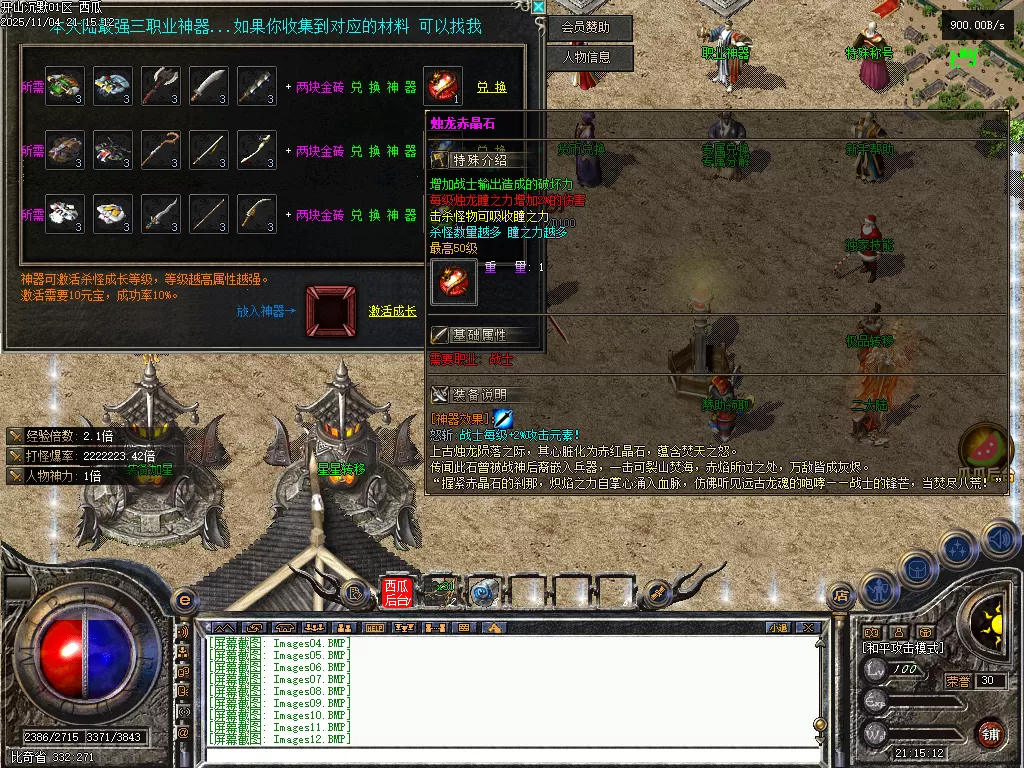Click the 兑换 link beside the red crystal
Viewport: 1024px width, 768px height.
(491, 87)
